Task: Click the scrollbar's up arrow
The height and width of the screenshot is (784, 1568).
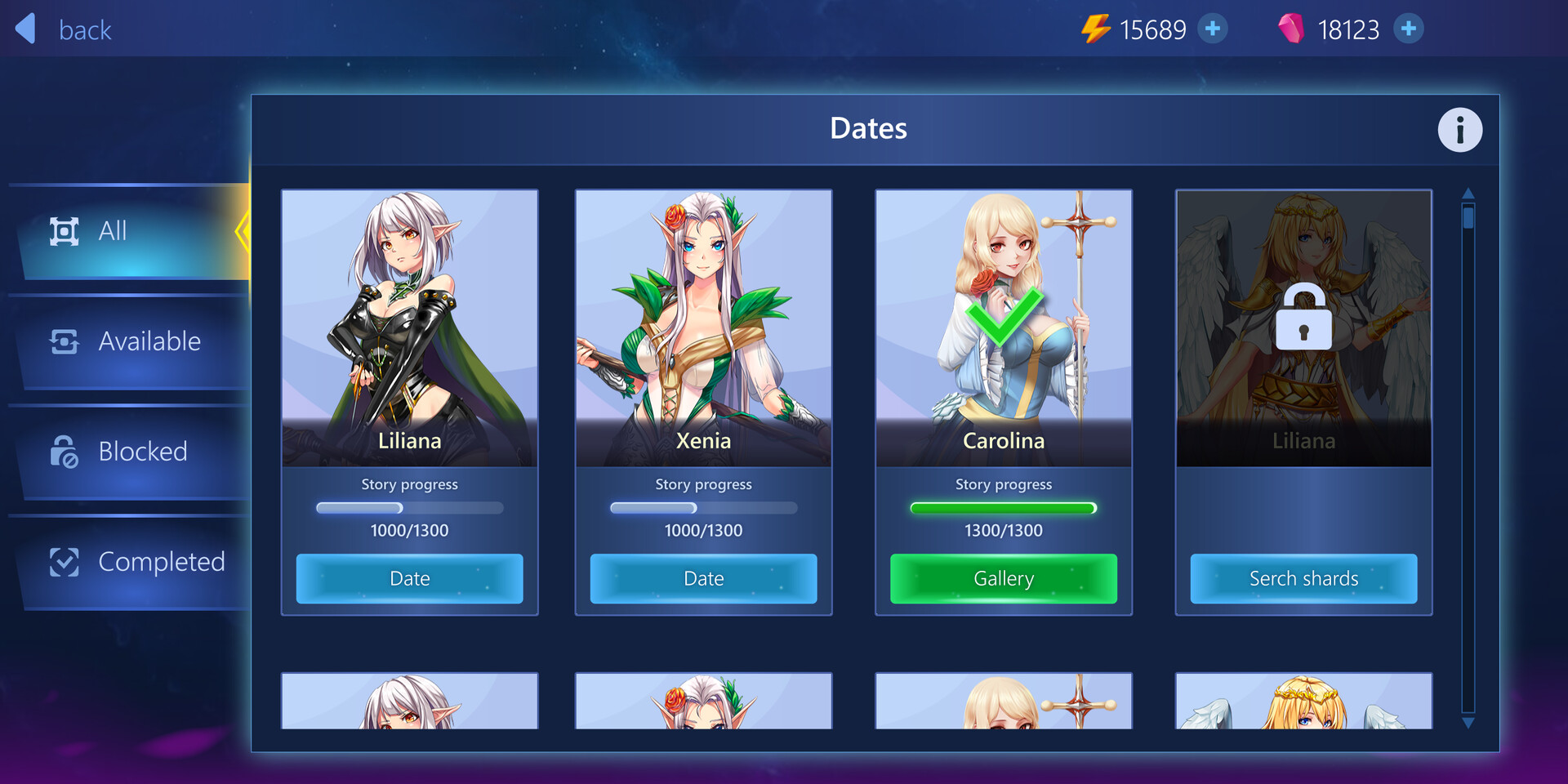Action: [x=1468, y=194]
